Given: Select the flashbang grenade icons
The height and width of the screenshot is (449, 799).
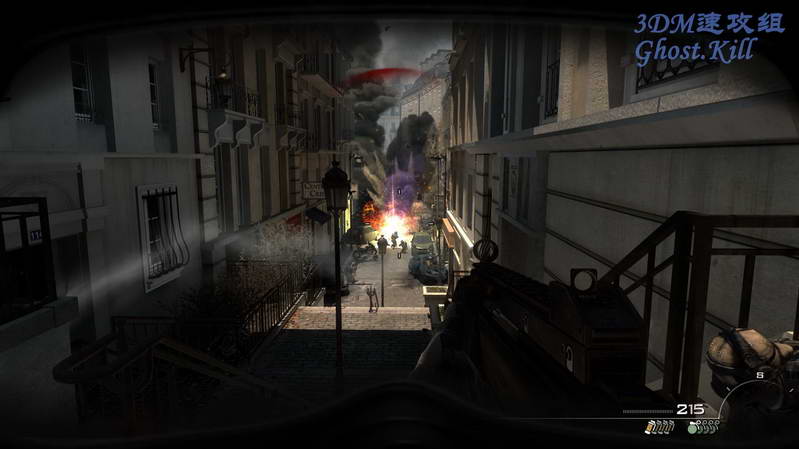Looking at the screenshot, I should point(659,427).
